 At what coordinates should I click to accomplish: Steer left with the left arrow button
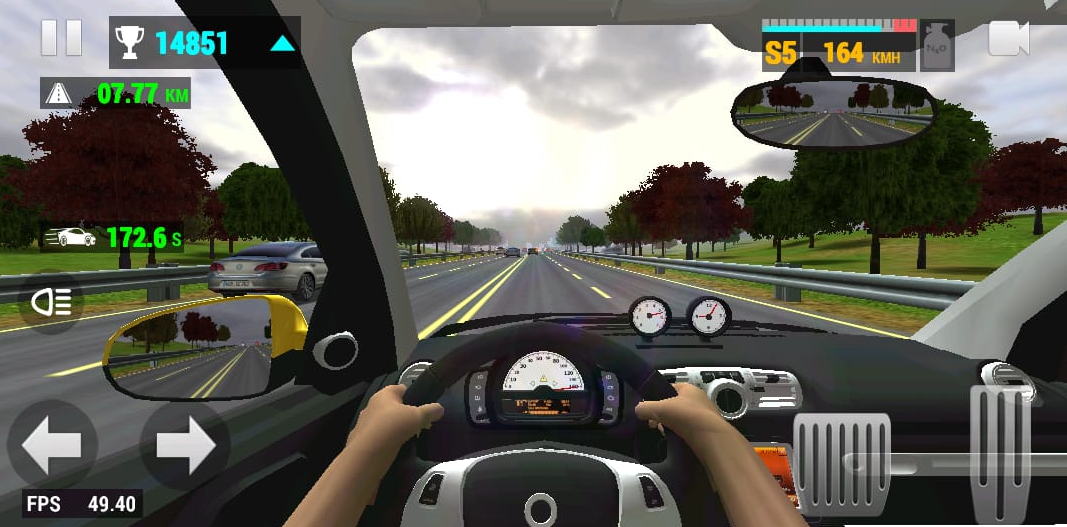coord(52,445)
